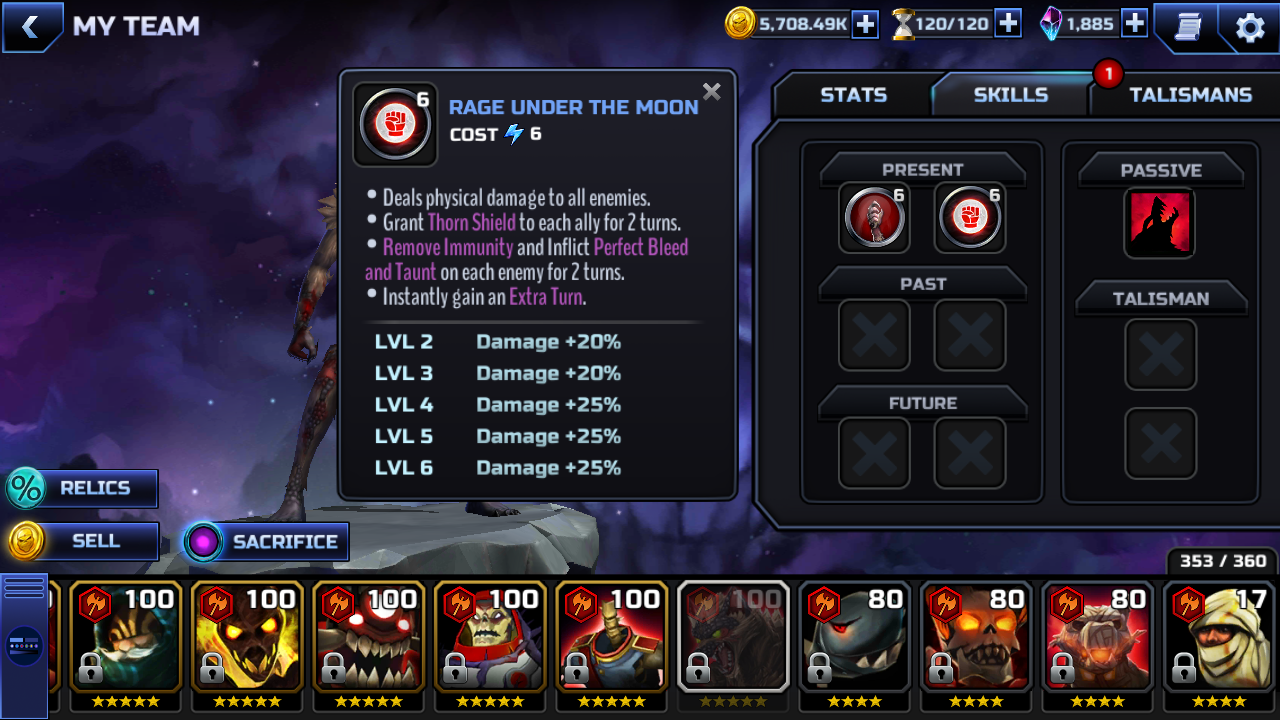View the howling wolf passive skill
The height and width of the screenshot is (720, 1280).
tap(1160, 222)
